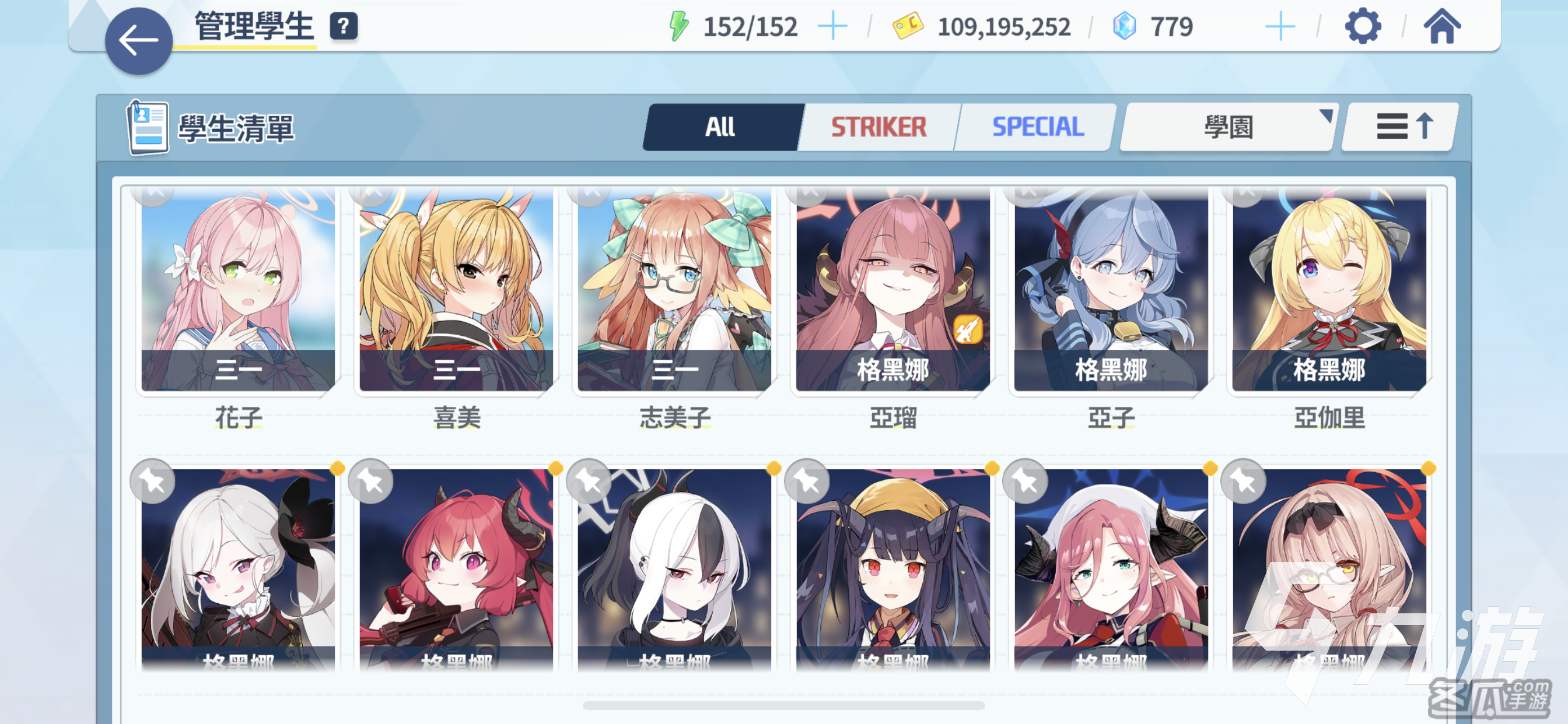Viewport: 1568px width, 724px height.
Task: Pin the white-haired student with the black flower
Action: pyautogui.click(x=152, y=482)
